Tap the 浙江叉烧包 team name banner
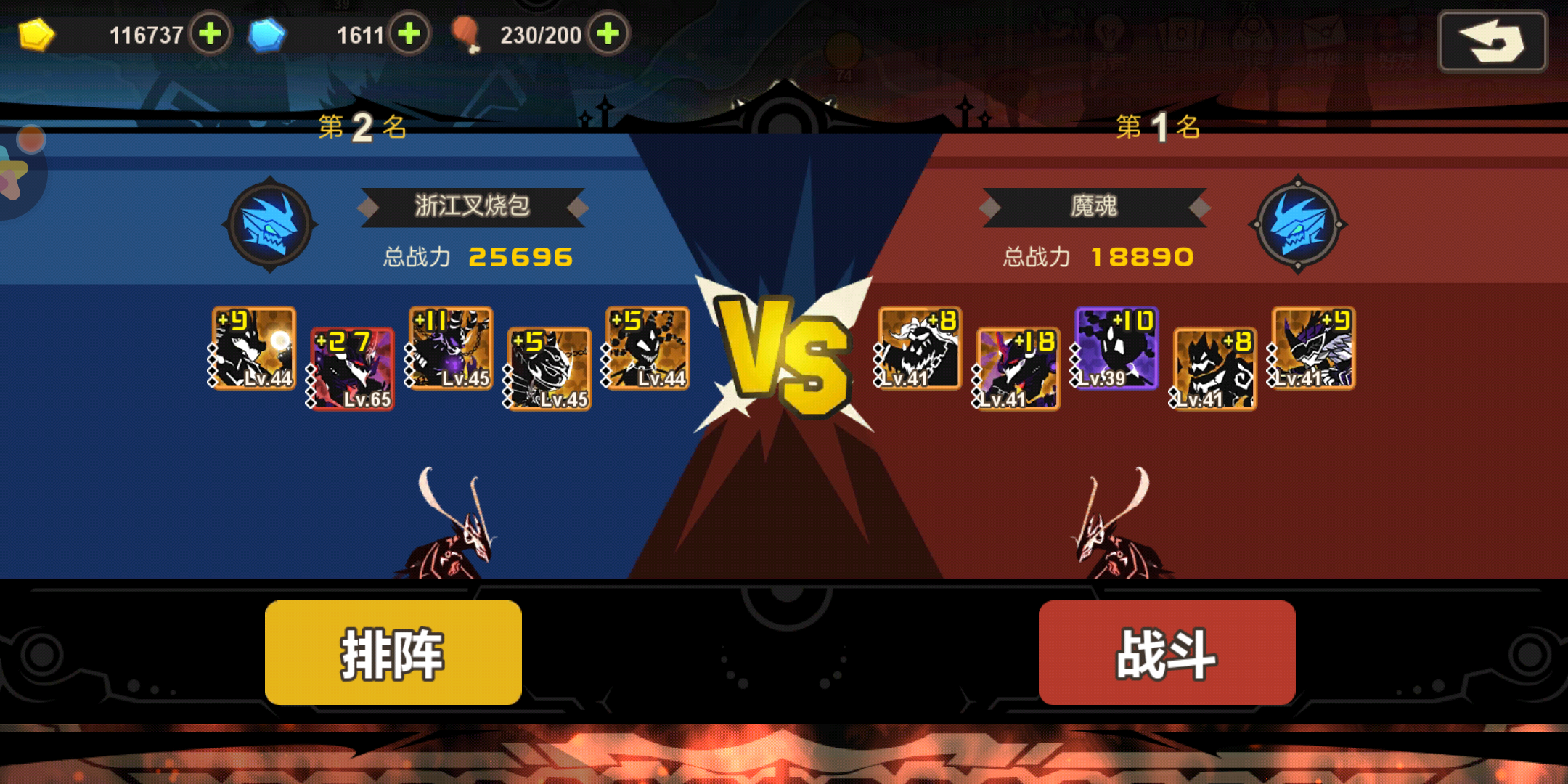 point(472,207)
